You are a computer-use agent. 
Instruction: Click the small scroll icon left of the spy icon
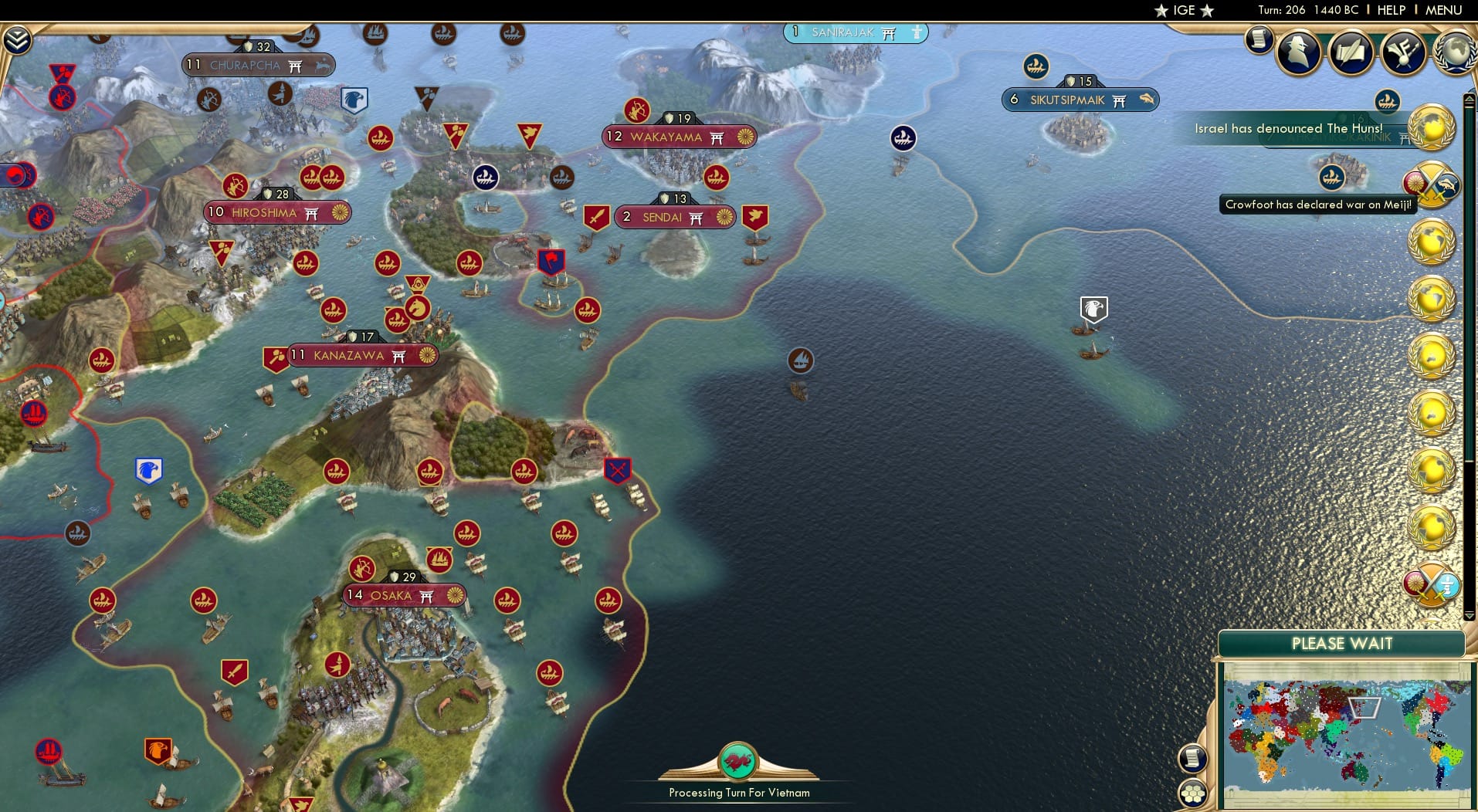pos(1258,39)
